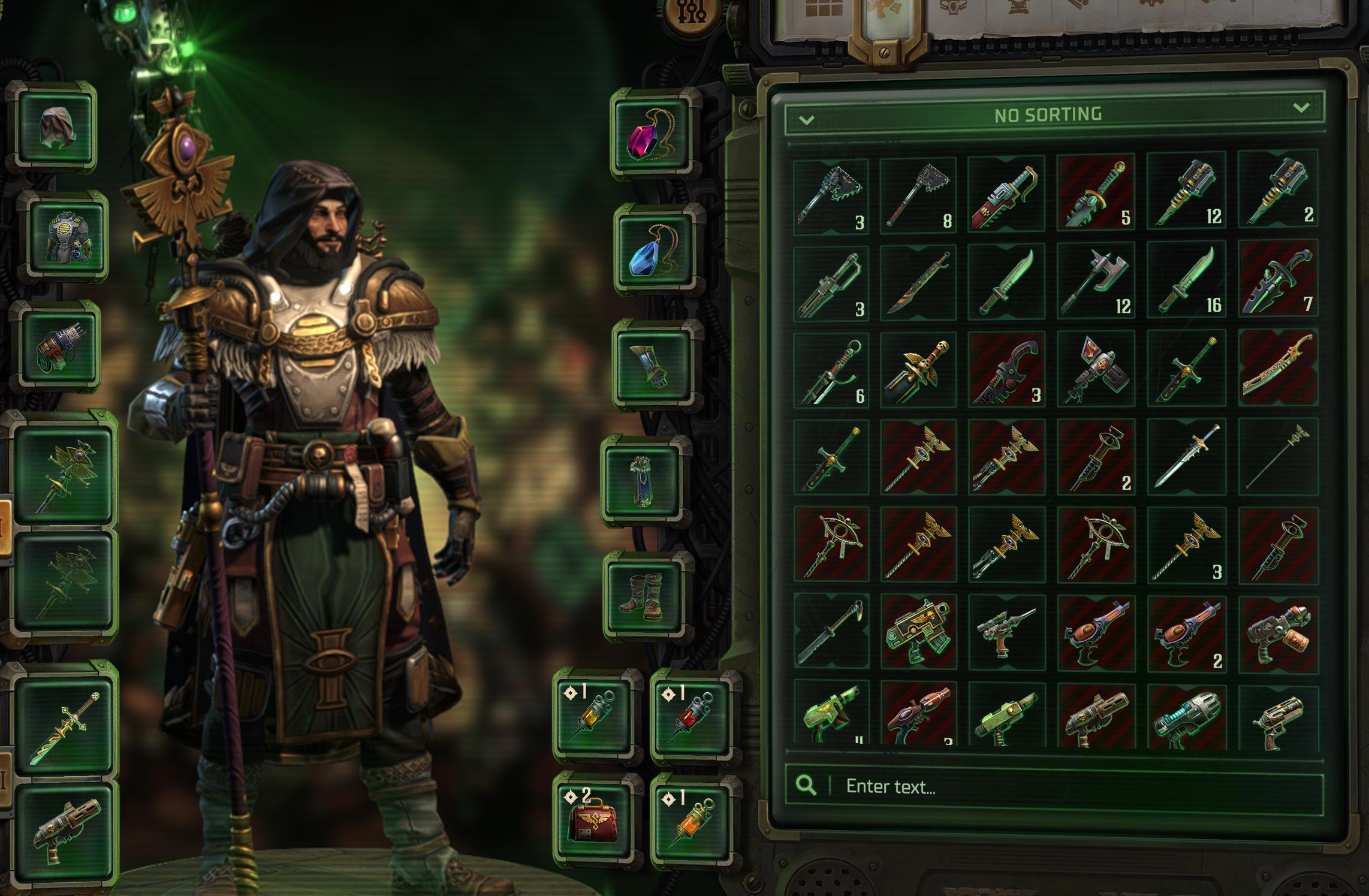Select the bolter gun in inventory
1369x896 pixels.
918,632
